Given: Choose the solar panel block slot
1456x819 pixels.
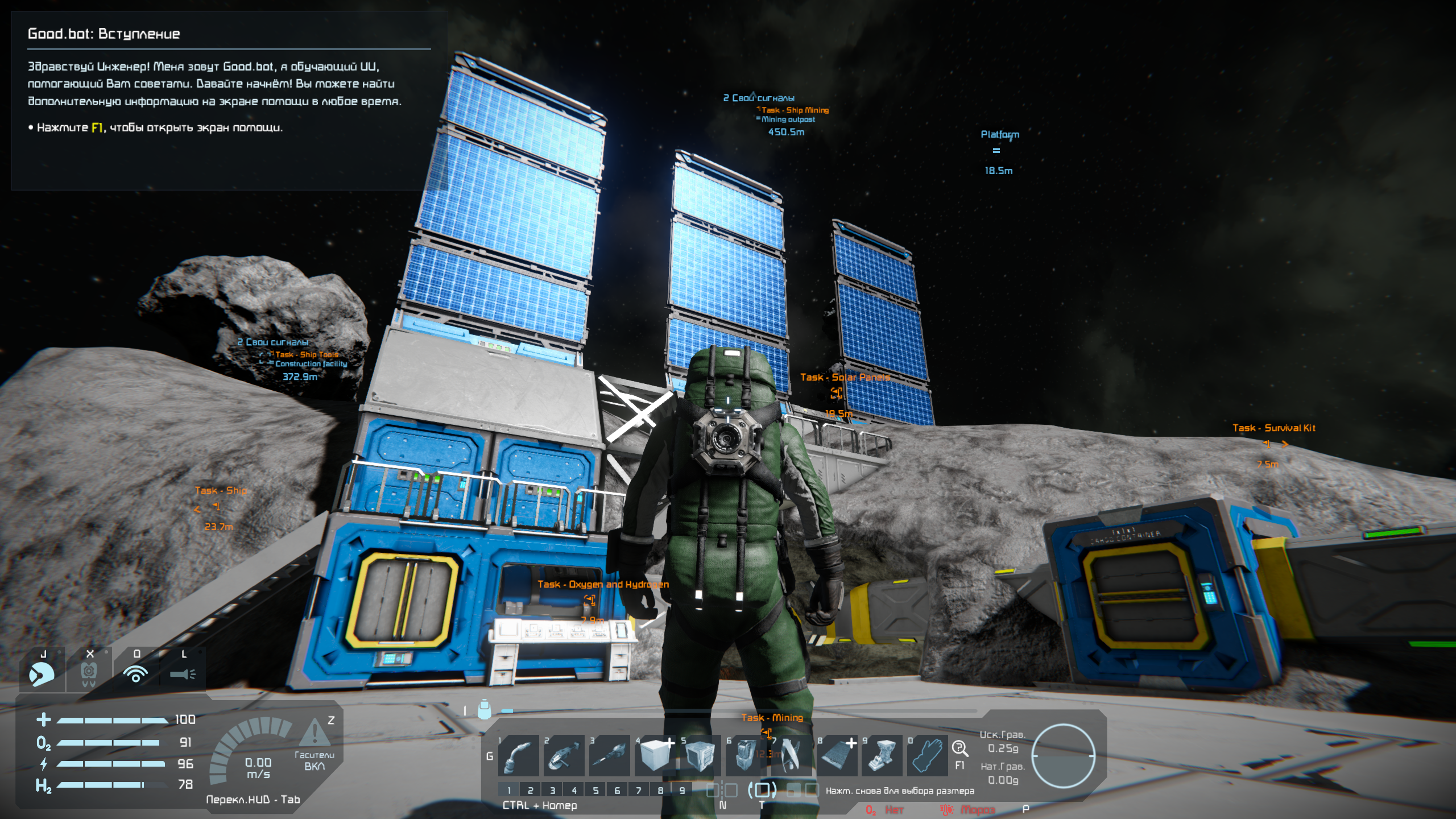Looking at the screenshot, I should (837, 755).
